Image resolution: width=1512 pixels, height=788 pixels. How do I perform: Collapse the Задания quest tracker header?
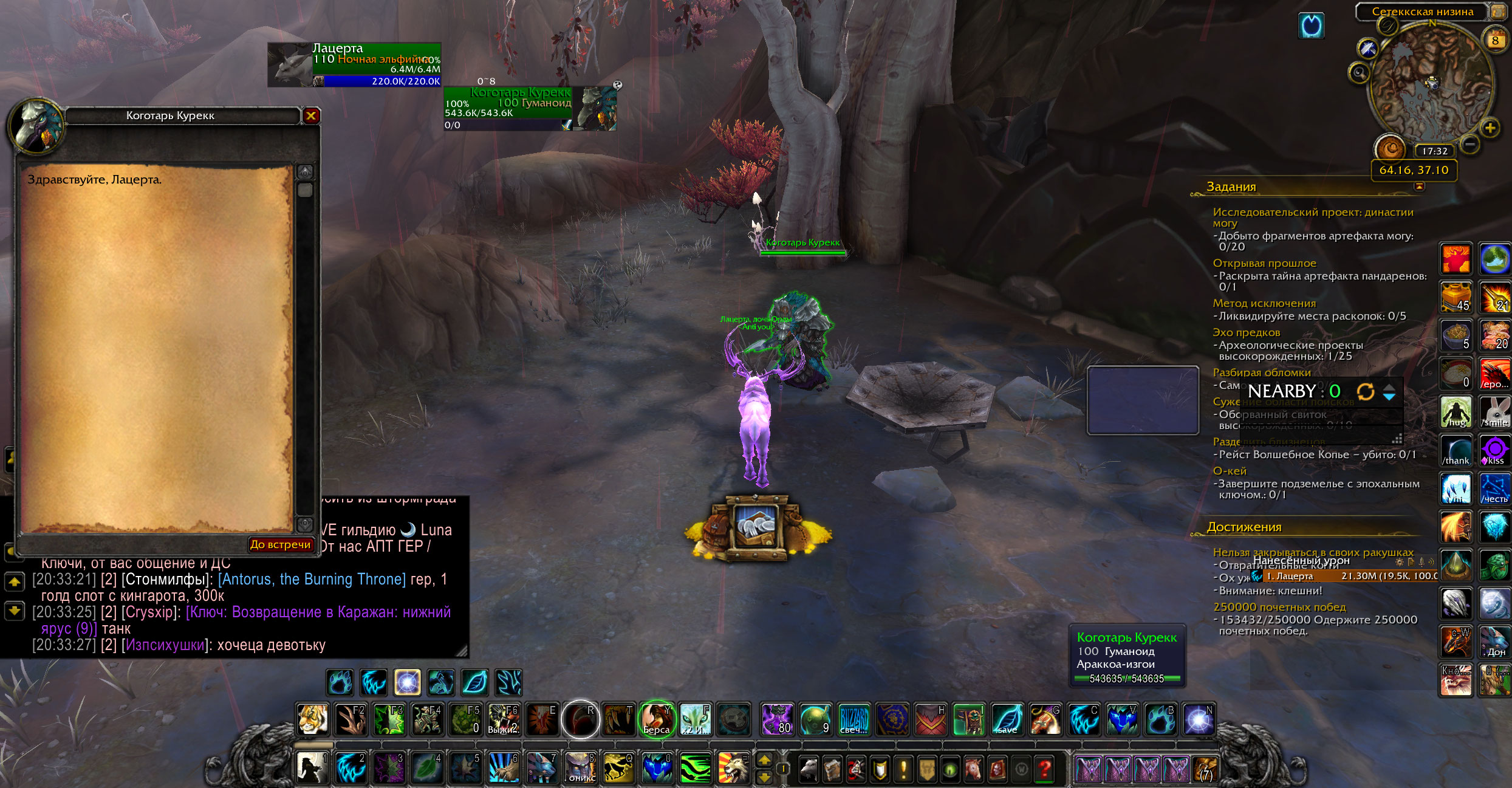[x=1419, y=187]
